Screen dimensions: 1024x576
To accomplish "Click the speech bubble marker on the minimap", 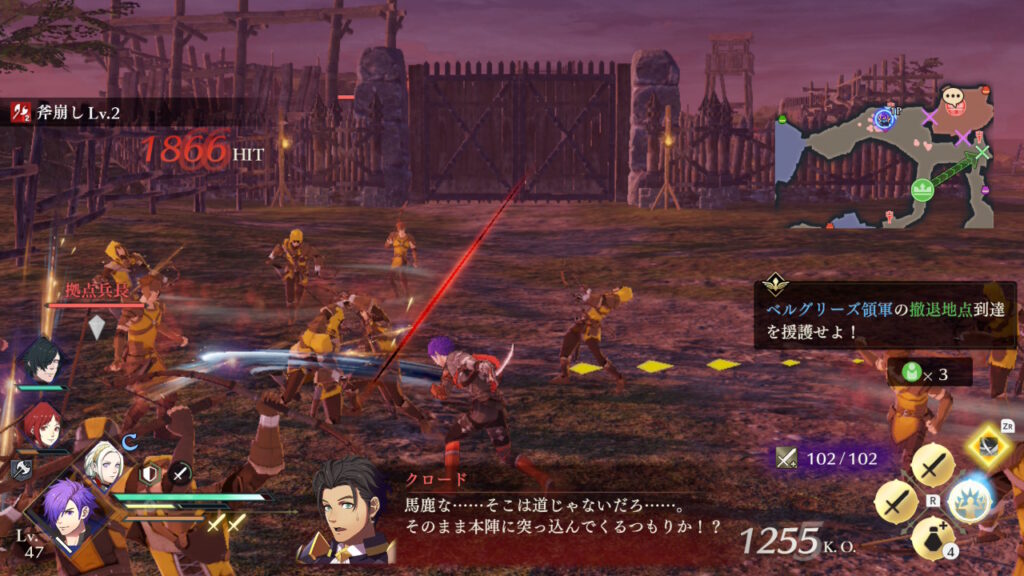I will 953,98.
